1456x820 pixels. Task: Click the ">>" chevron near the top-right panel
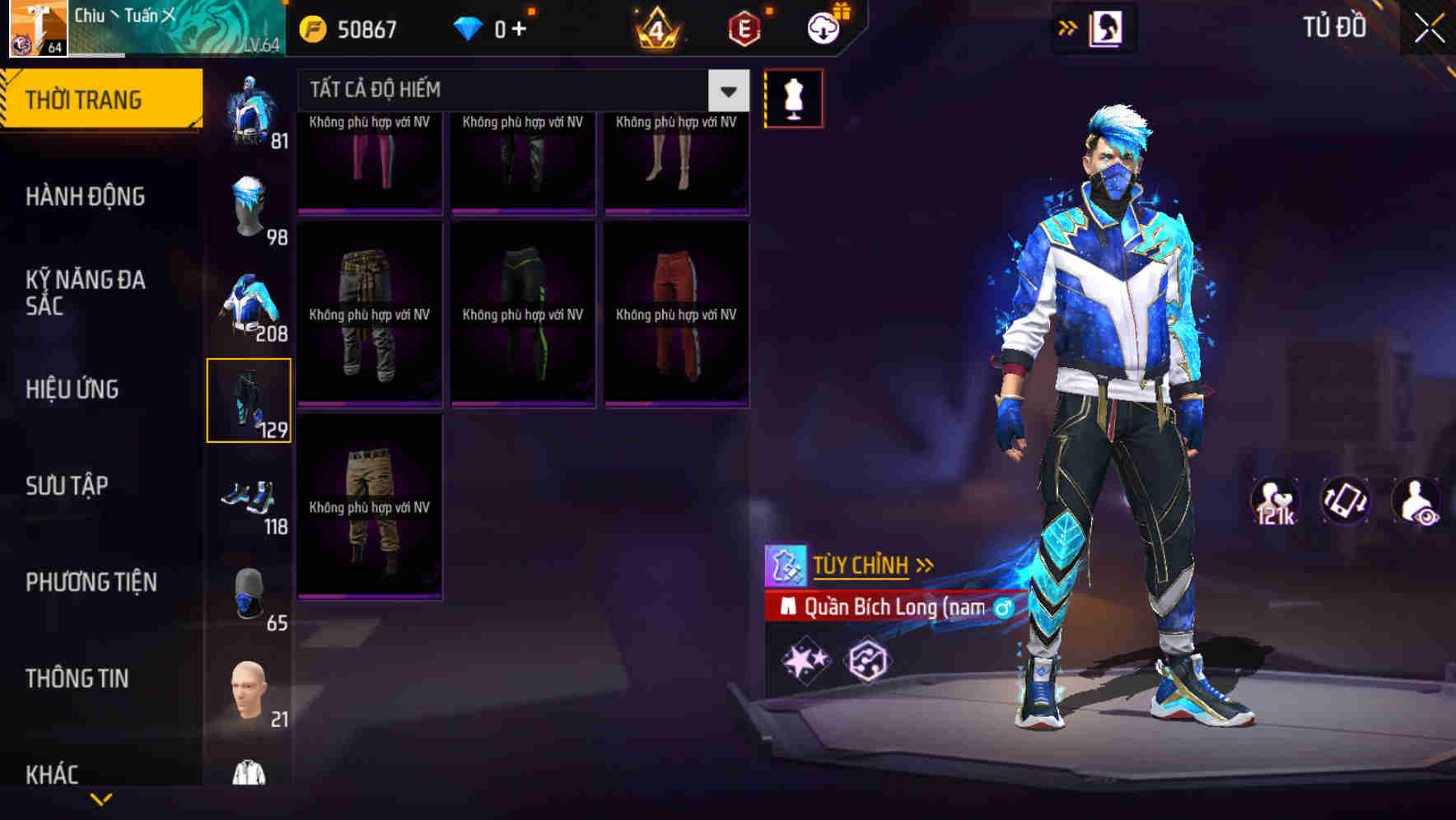pyautogui.click(x=1068, y=27)
